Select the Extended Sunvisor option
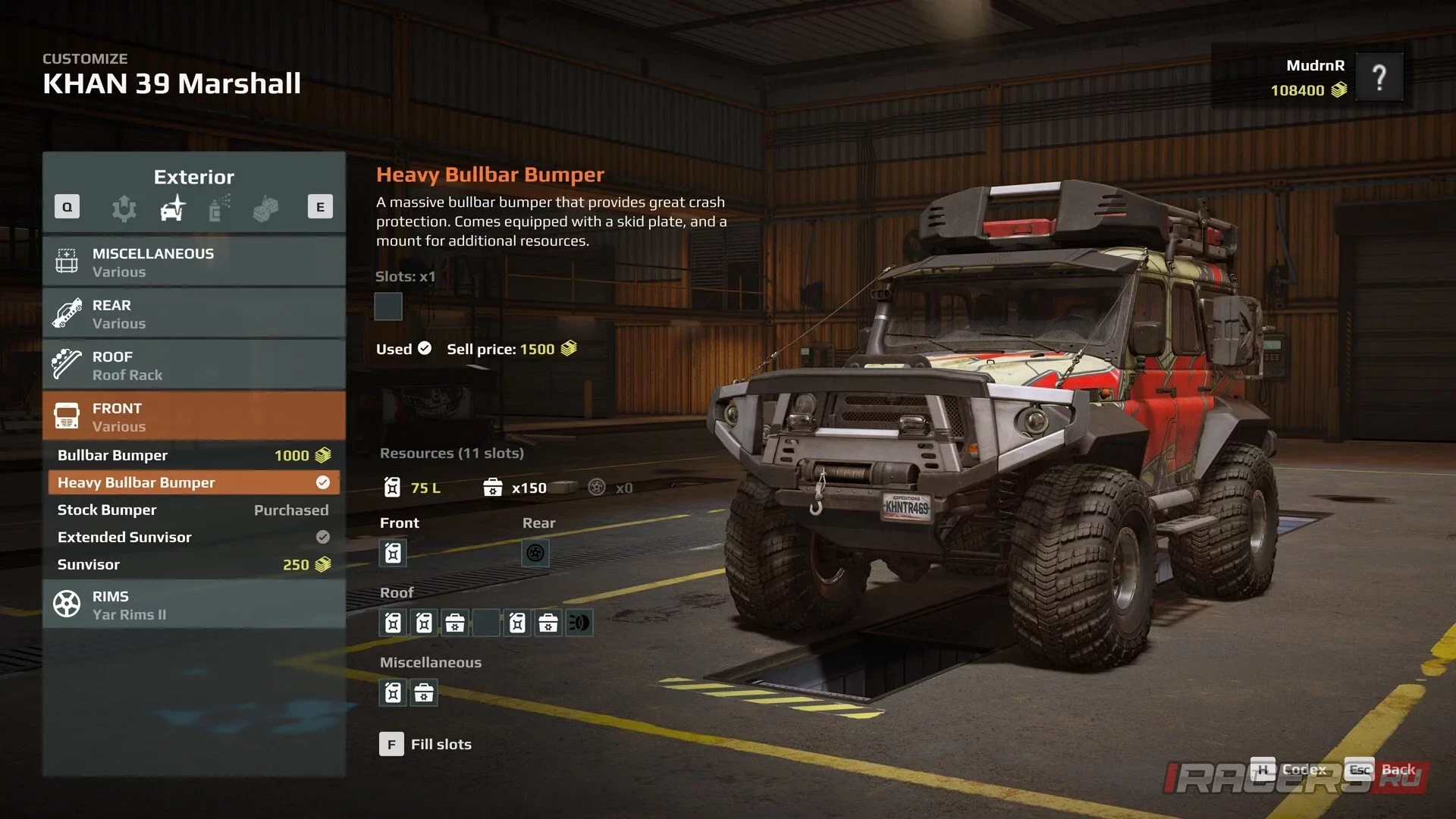 194,537
